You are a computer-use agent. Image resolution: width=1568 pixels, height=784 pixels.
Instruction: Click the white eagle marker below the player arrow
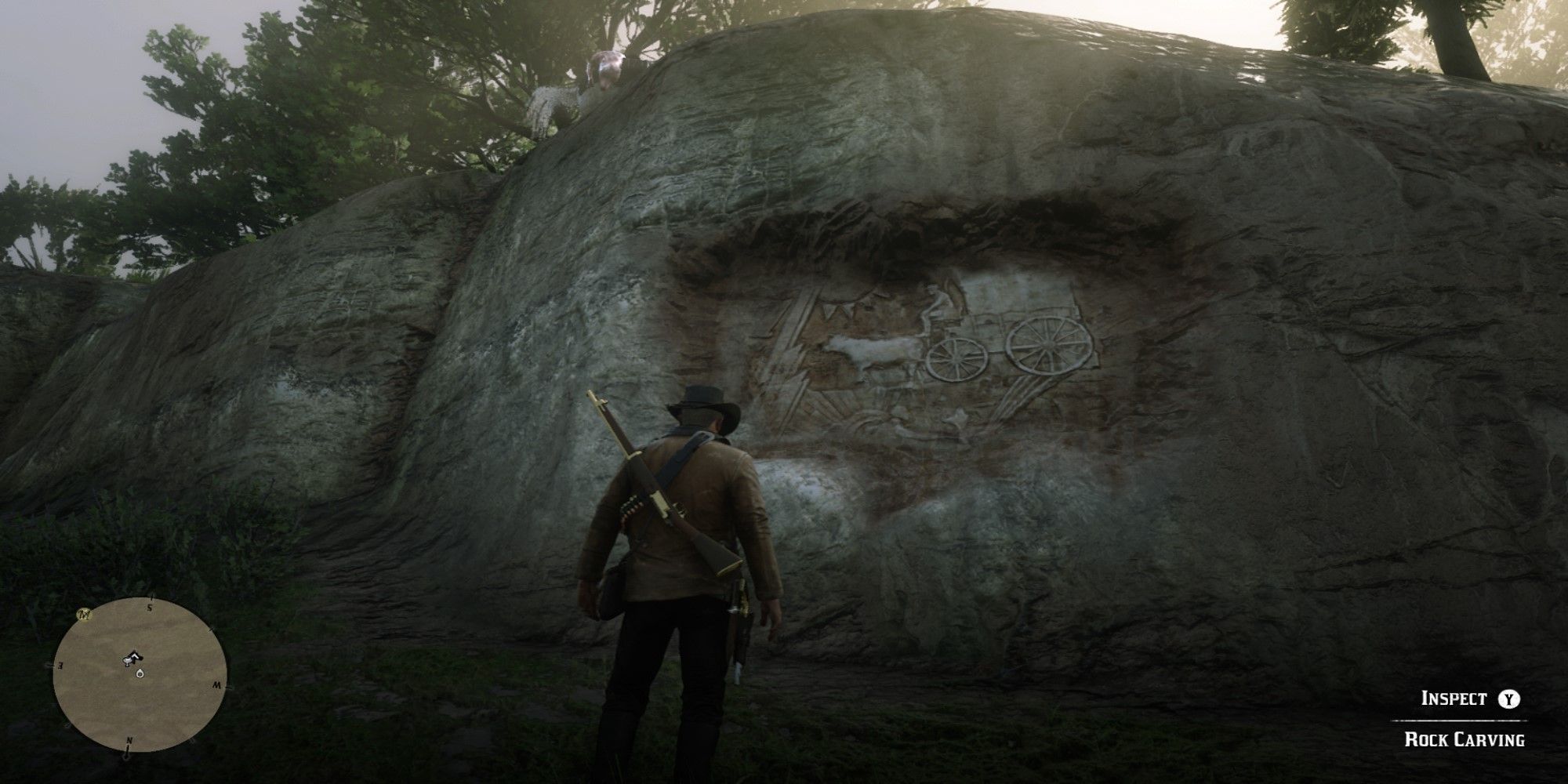[140, 673]
